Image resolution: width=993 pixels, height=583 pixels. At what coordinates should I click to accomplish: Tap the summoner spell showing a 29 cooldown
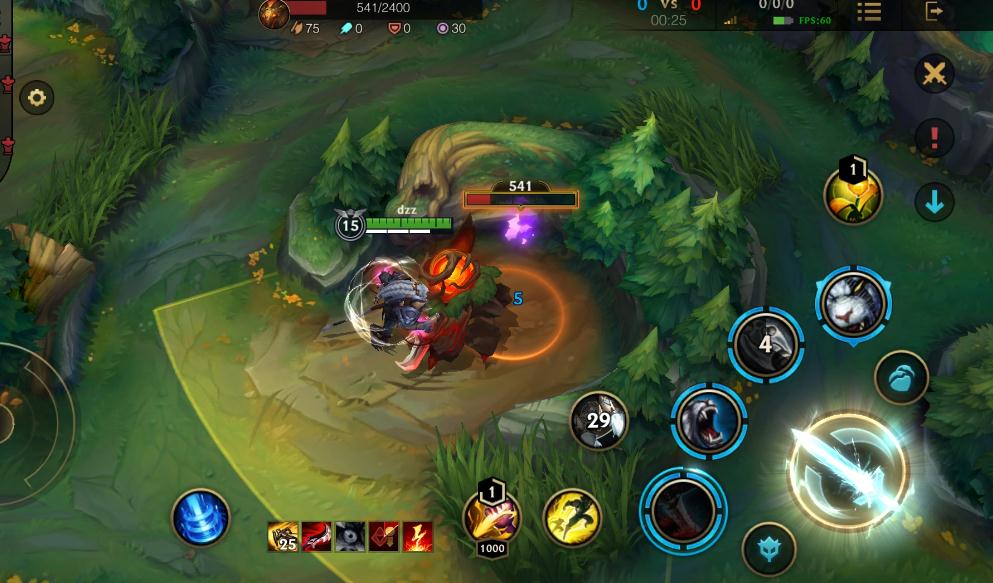tap(599, 421)
